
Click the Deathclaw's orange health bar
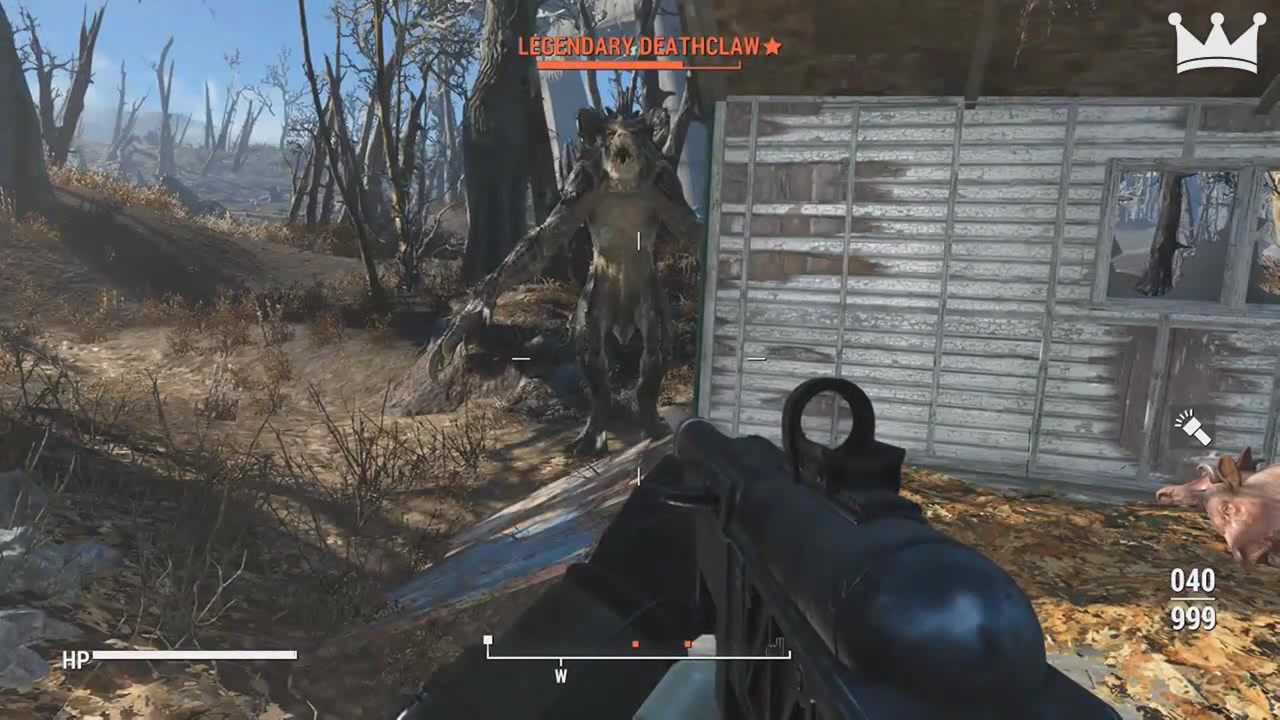pos(640,62)
